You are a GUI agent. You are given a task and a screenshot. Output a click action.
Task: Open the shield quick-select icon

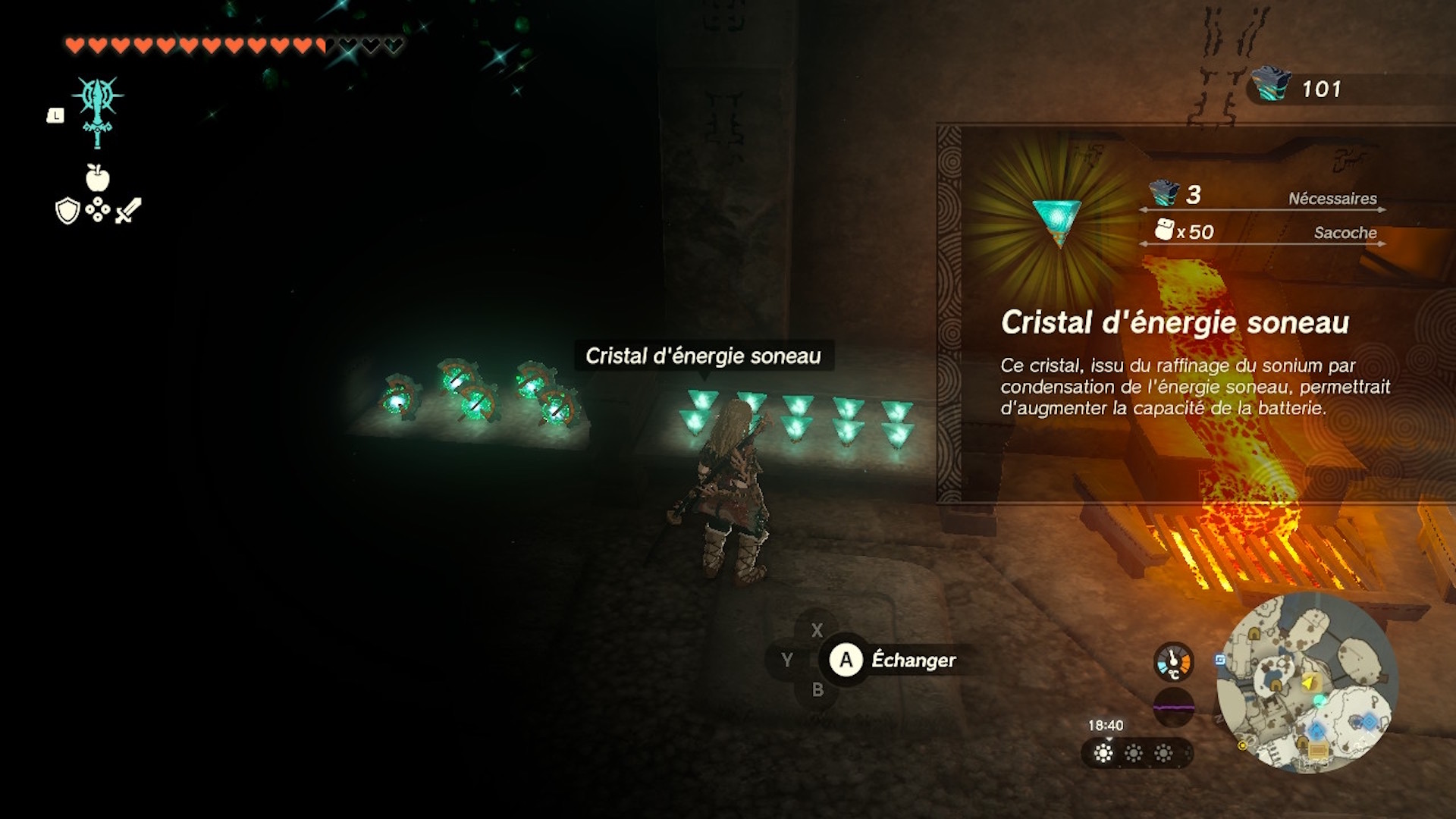(x=67, y=211)
